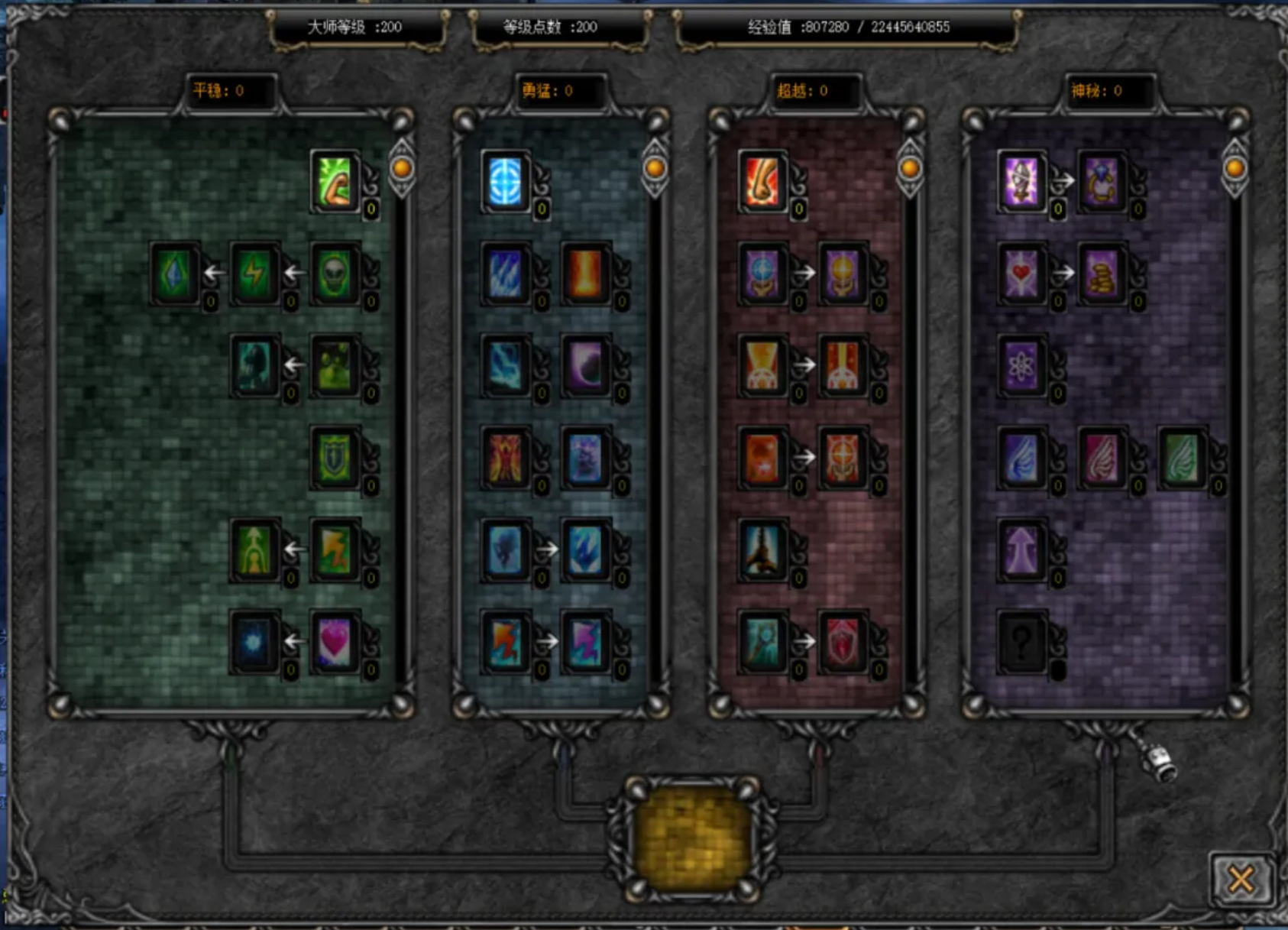This screenshot has width=1288, height=930.
Task: Pick the blue wing skill
Action: pyautogui.click(x=1021, y=458)
